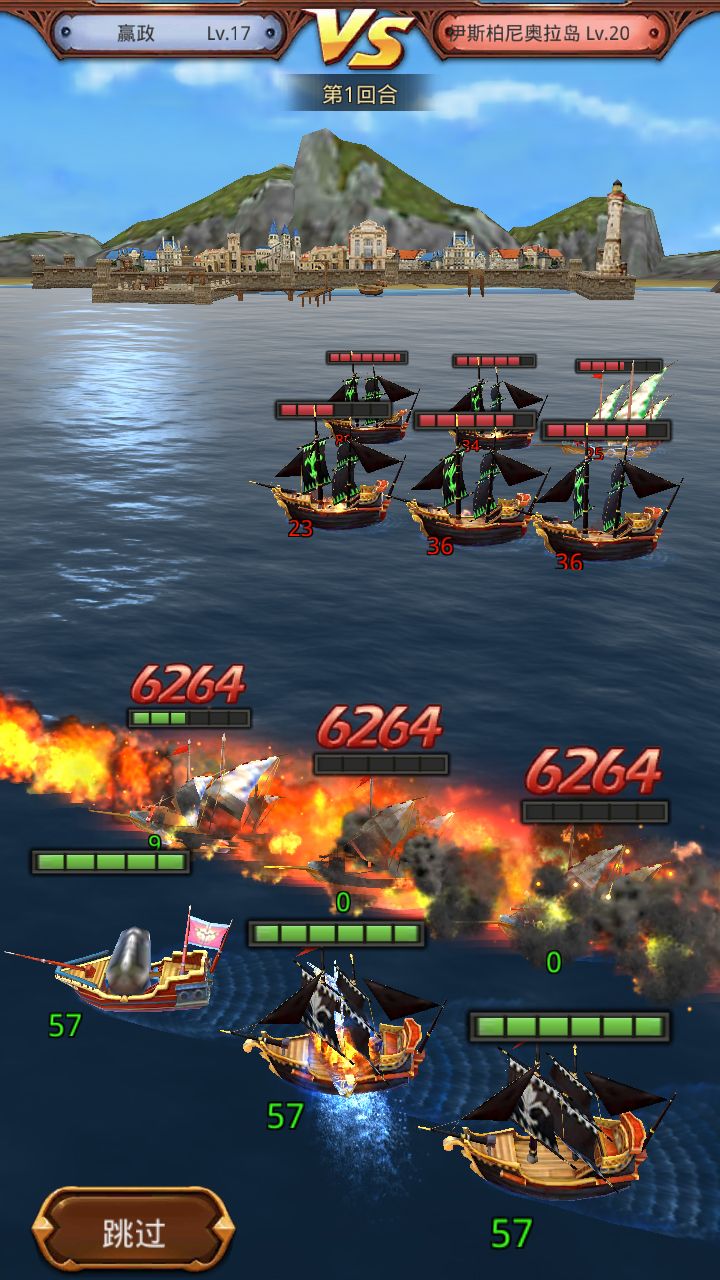The width and height of the screenshot is (720, 1280).
Task: Skip the battle with the 跳过 button
Action: pyautogui.click(x=134, y=1232)
